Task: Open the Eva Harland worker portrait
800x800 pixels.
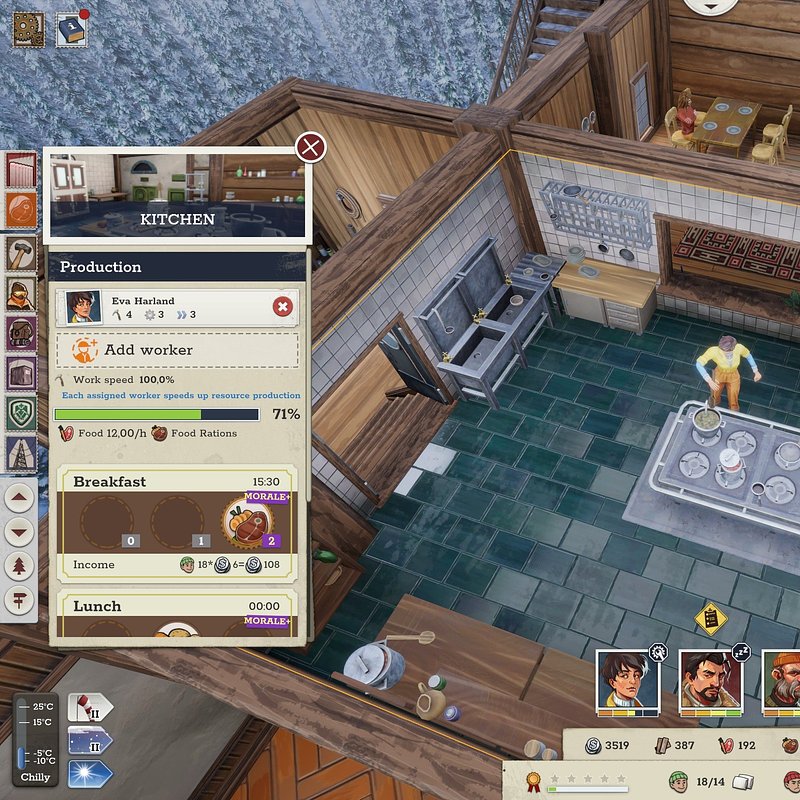Action: (83, 307)
